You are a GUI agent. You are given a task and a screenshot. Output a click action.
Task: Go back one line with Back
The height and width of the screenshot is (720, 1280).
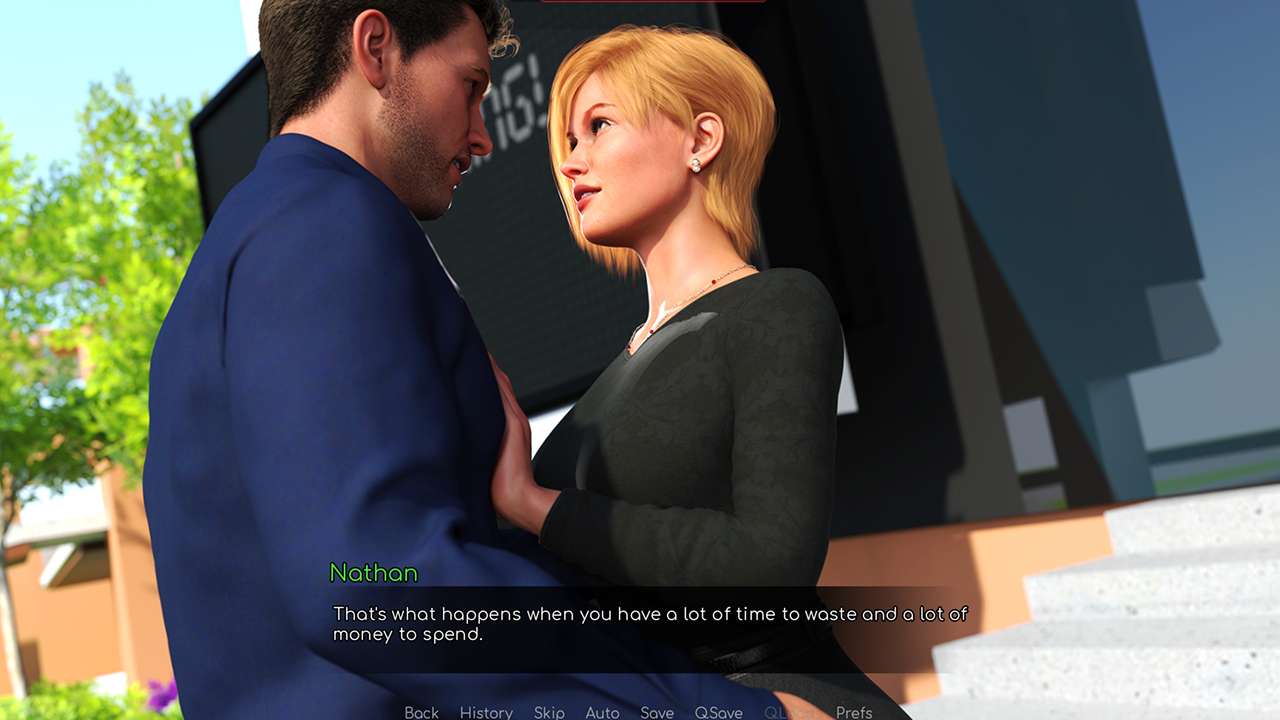tap(421, 712)
